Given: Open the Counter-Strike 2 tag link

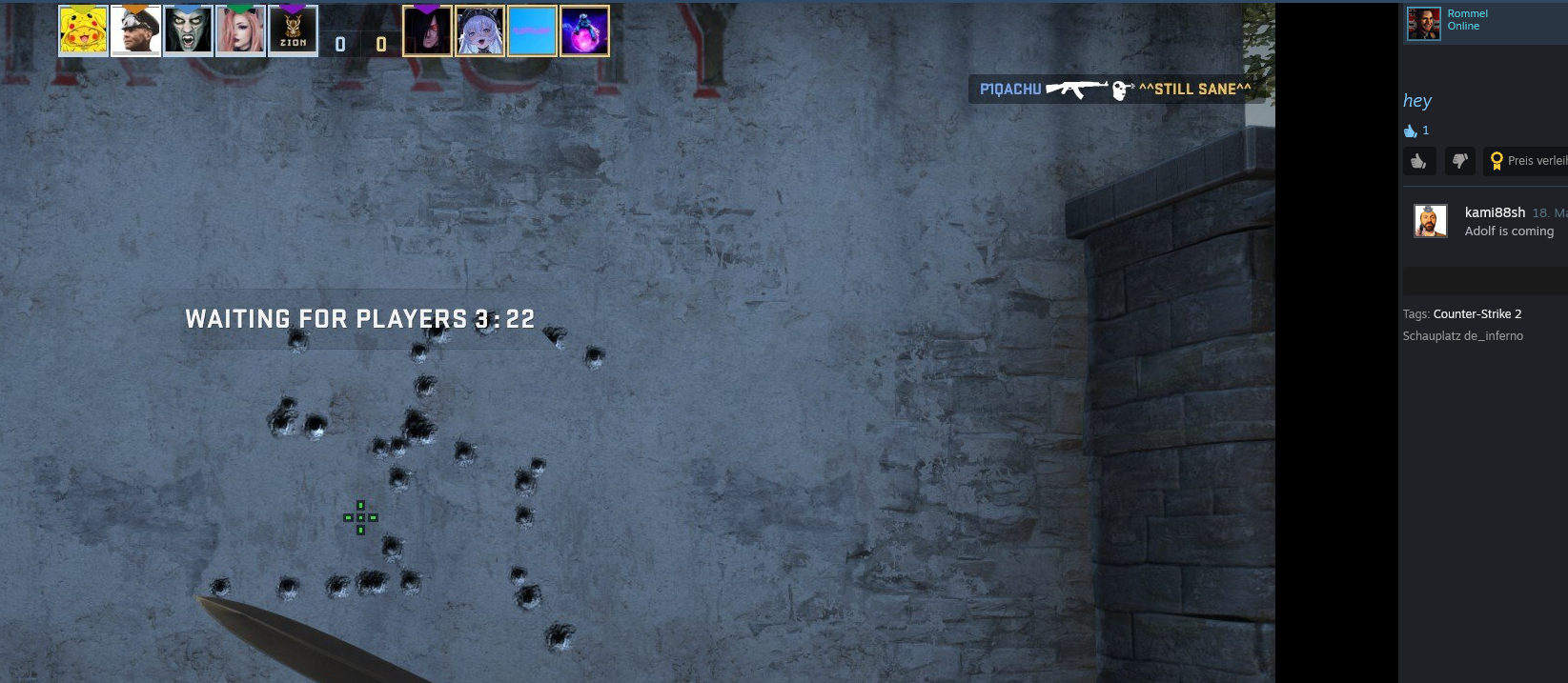Looking at the screenshot, I should tap(1476, 313).
